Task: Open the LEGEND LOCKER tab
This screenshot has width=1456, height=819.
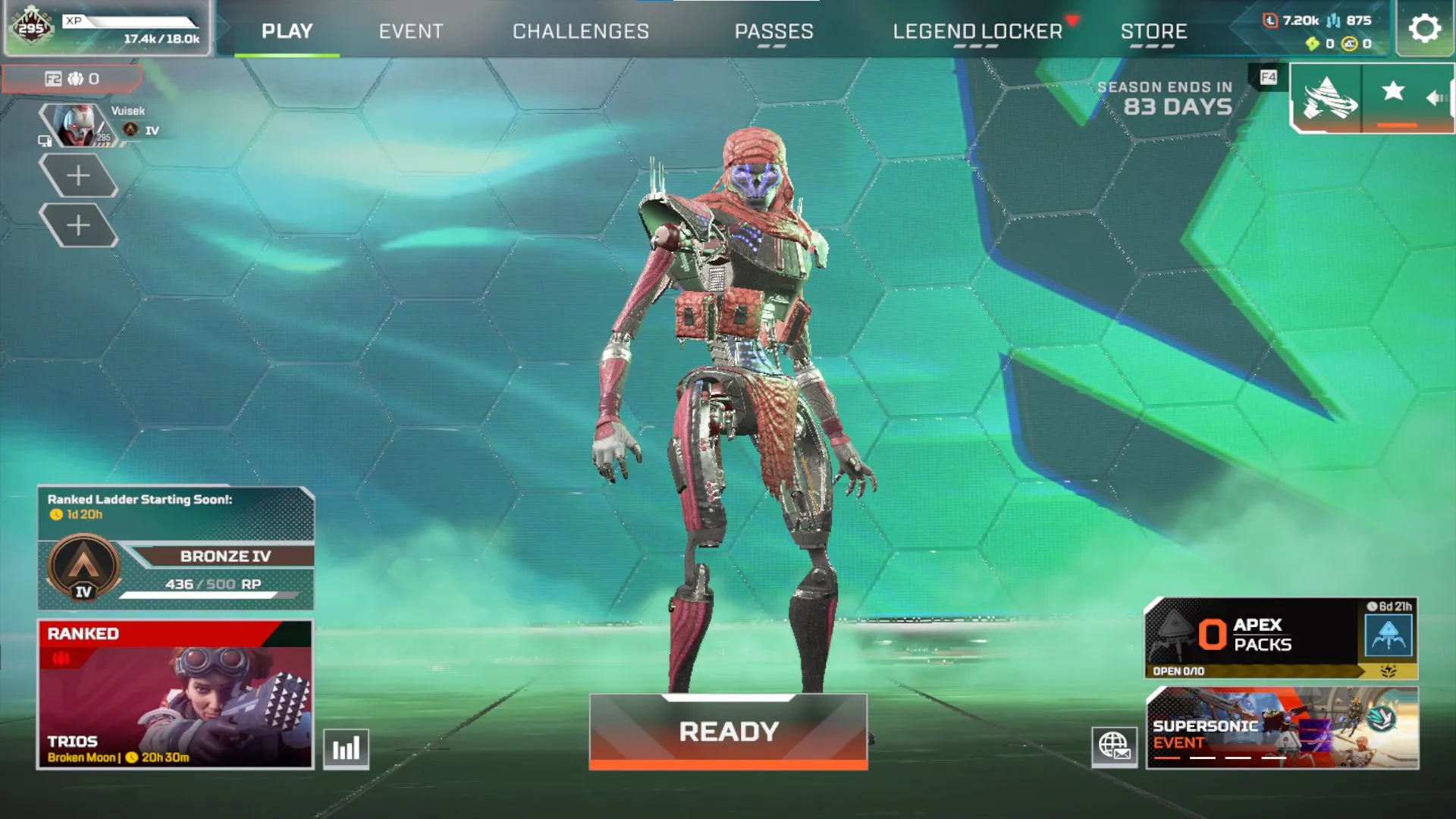Action: [x=977, y=32]
